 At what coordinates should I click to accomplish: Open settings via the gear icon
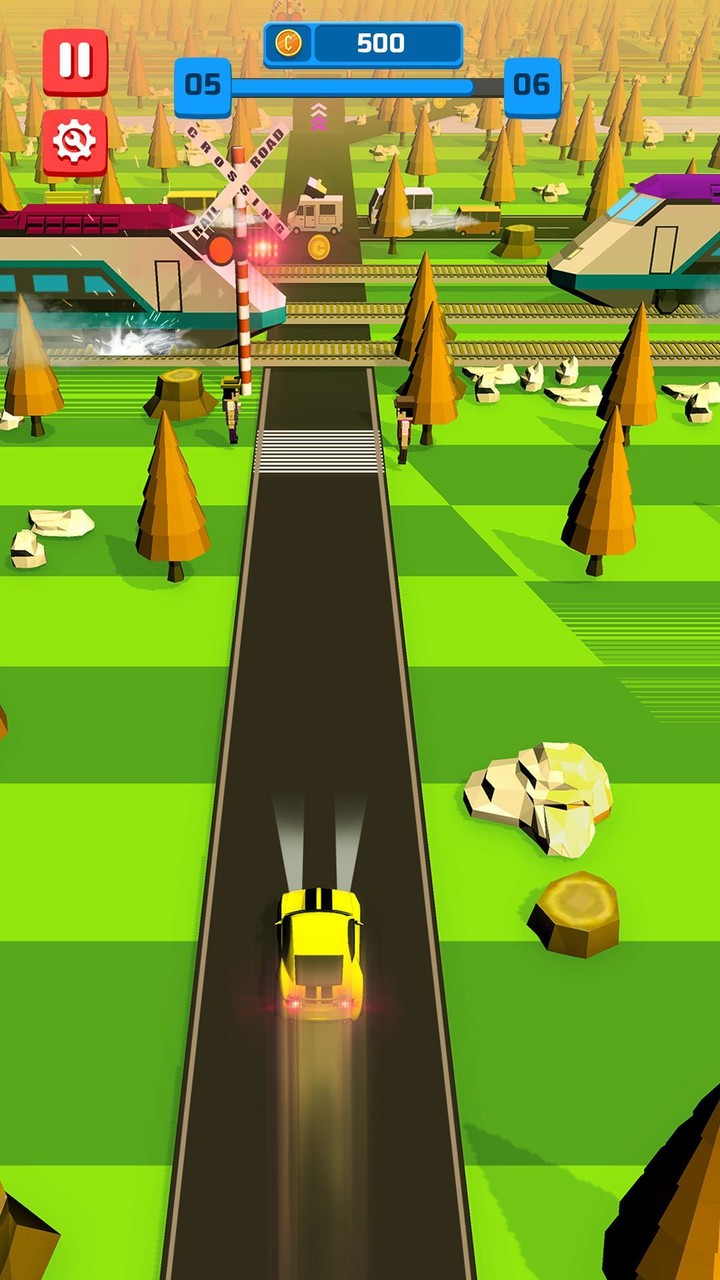(75, 142)
